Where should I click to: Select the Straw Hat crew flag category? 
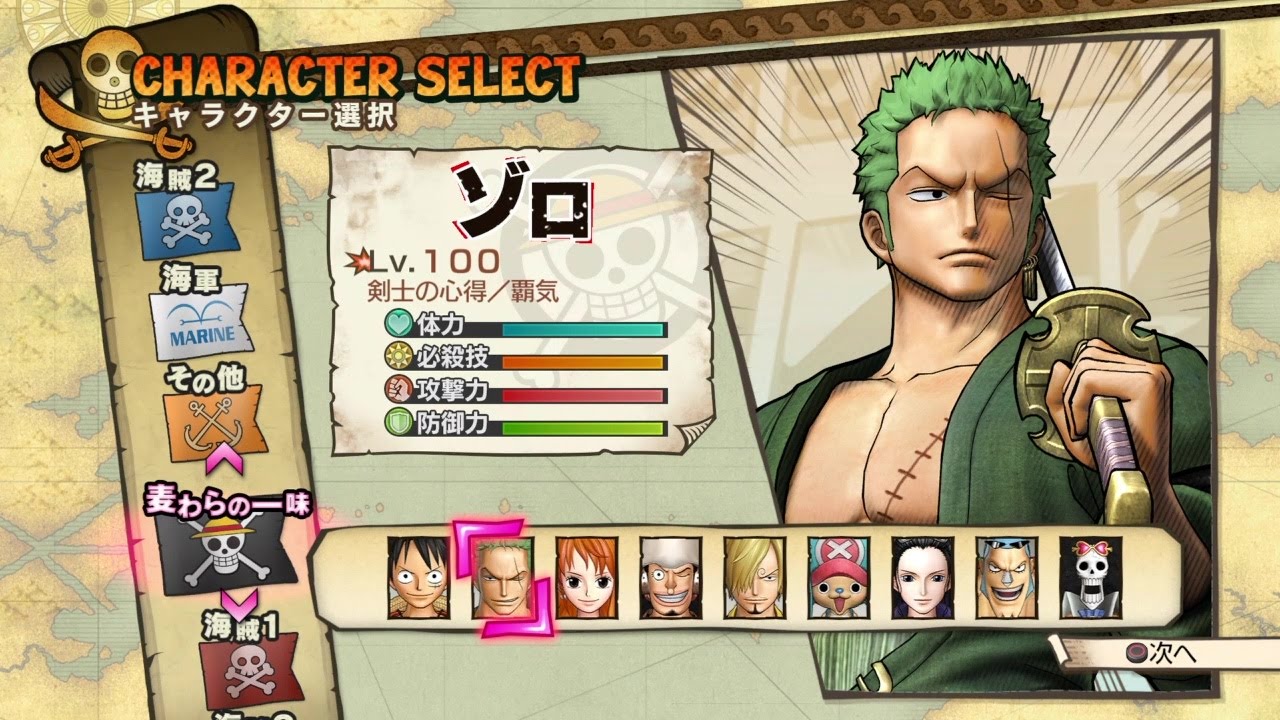(225, 550)
